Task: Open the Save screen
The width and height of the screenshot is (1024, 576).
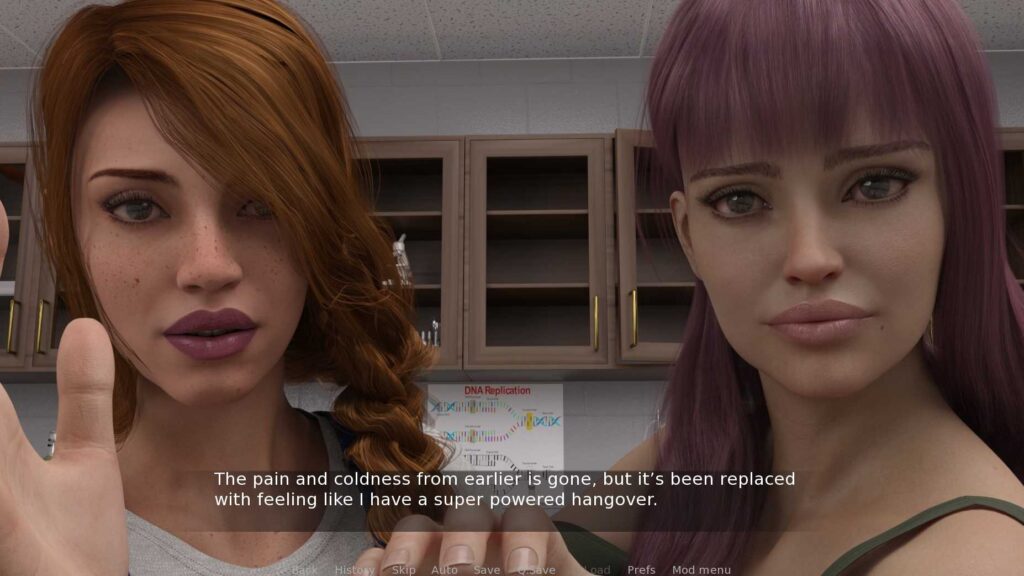Action: (x=487, y=570)
